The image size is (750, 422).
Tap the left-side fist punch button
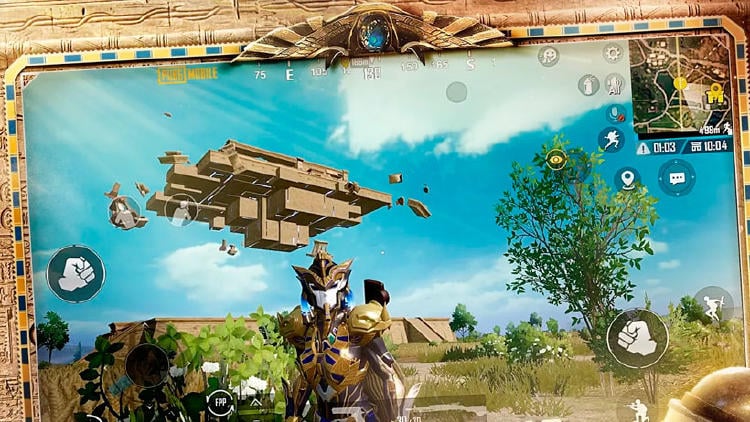tap(75, 273)
